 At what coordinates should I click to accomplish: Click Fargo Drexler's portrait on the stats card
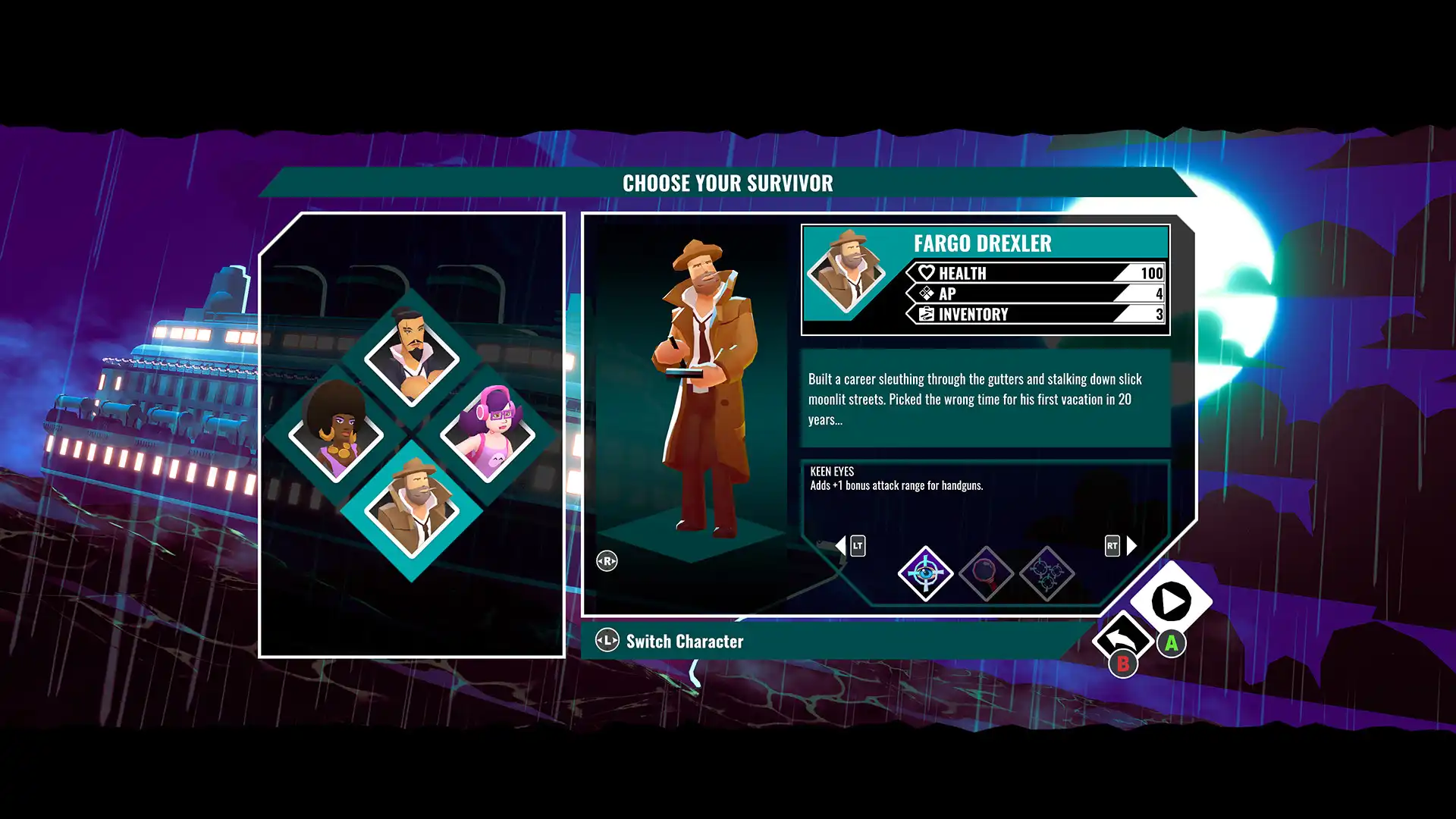pos(847,273)
